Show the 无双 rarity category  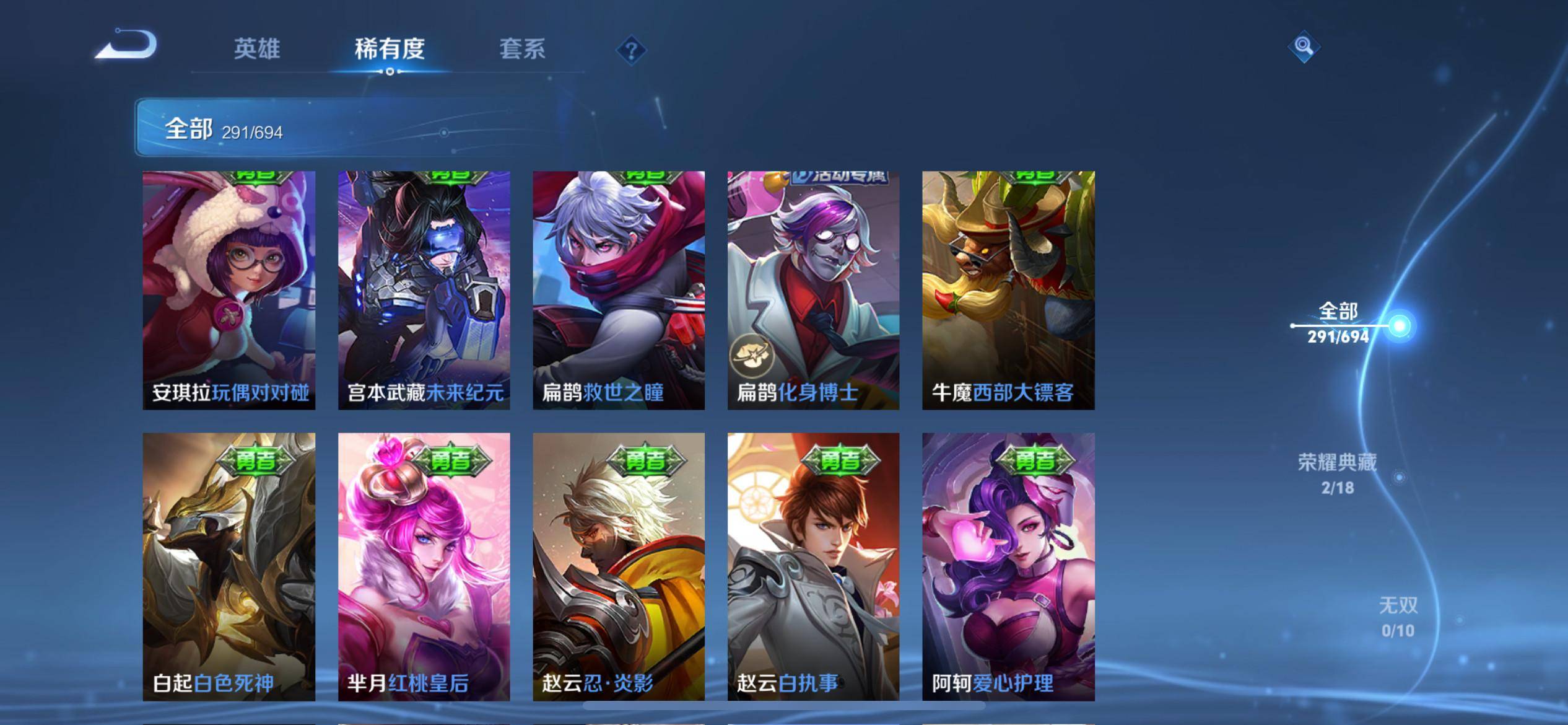coord(1398,616)
